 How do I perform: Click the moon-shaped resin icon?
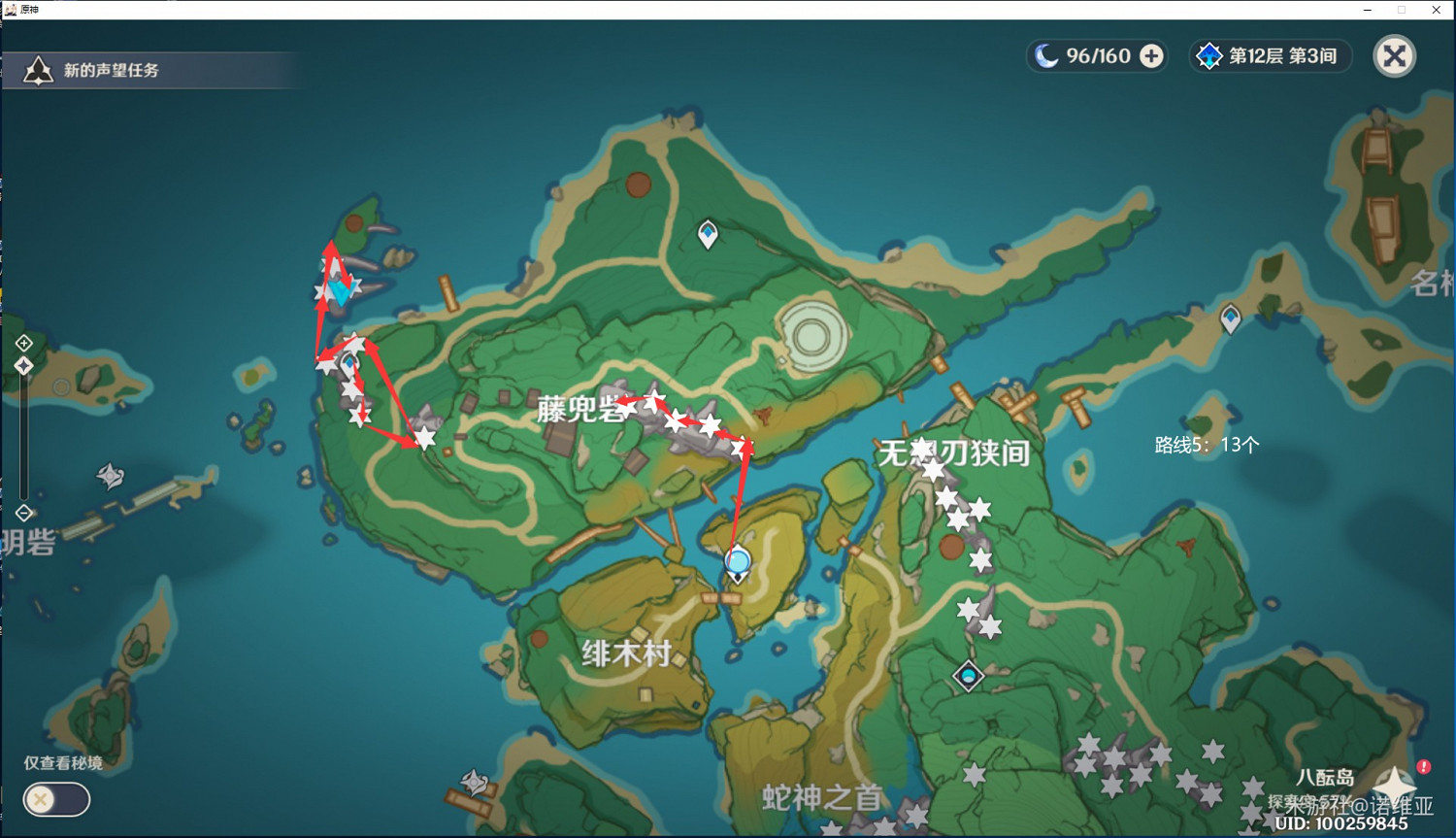tap(1048, 55)
